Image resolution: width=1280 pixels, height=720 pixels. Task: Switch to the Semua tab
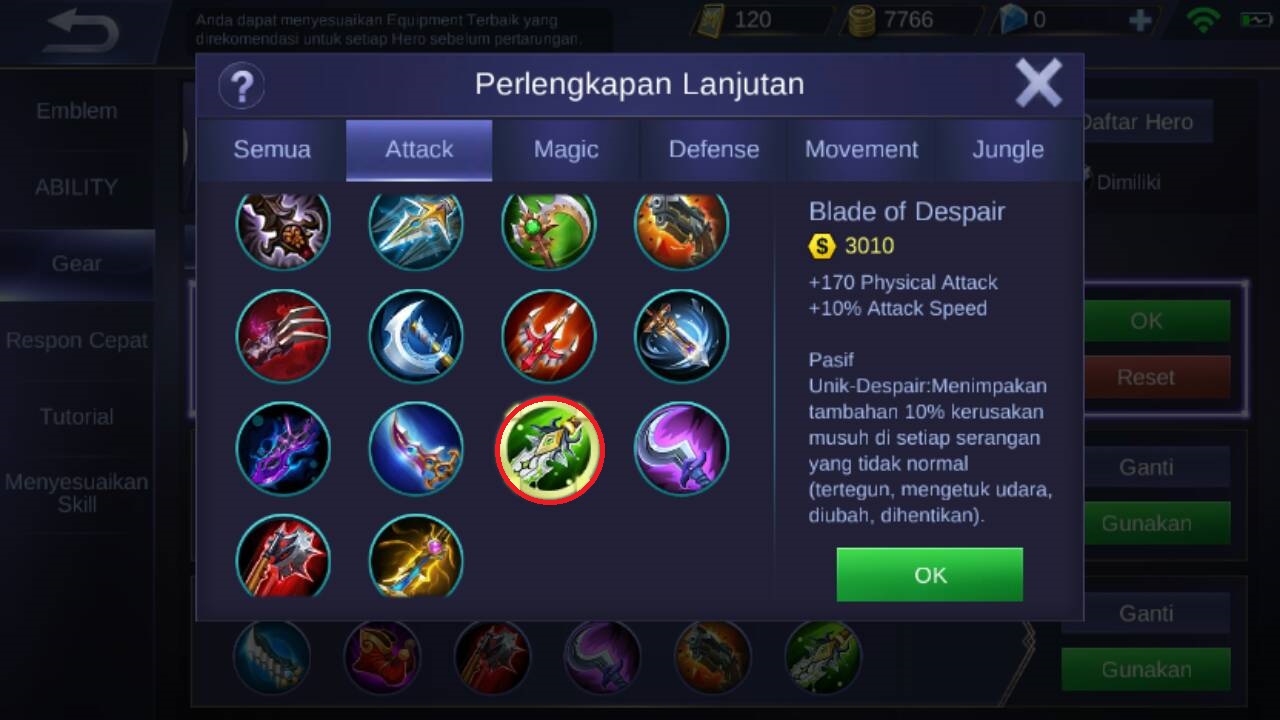pyautogui.click(x=272, y=150)
